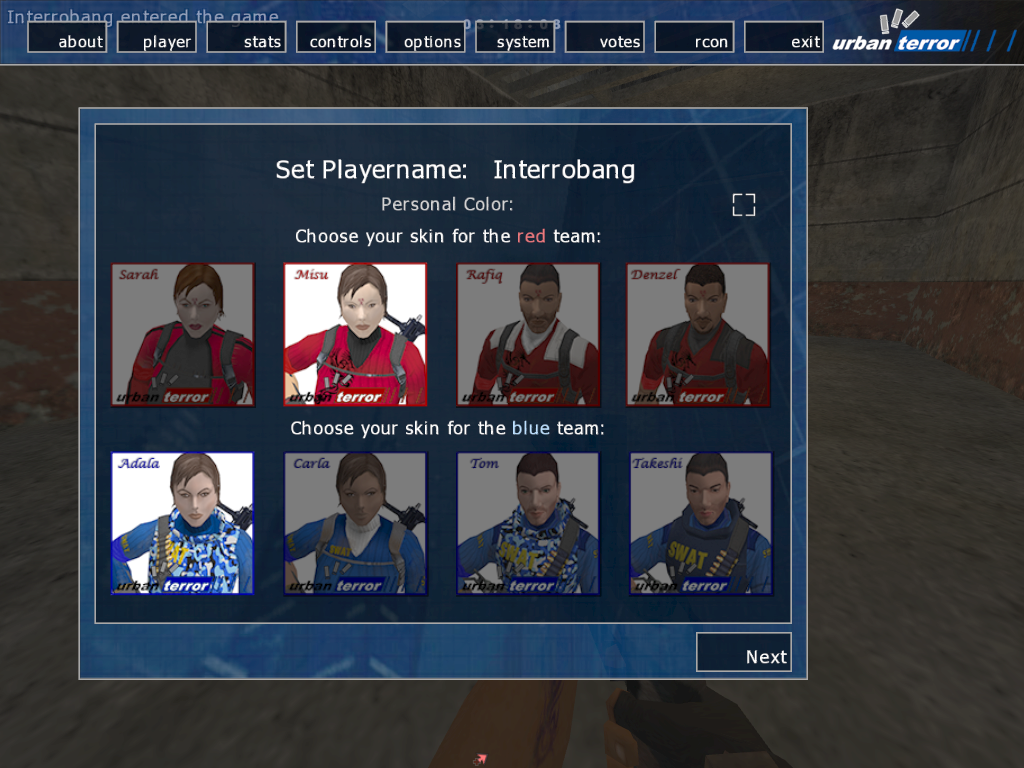The height and width of the screenshot is (768, 1024).
Task: Click the exit button
Action: point(785,37)
